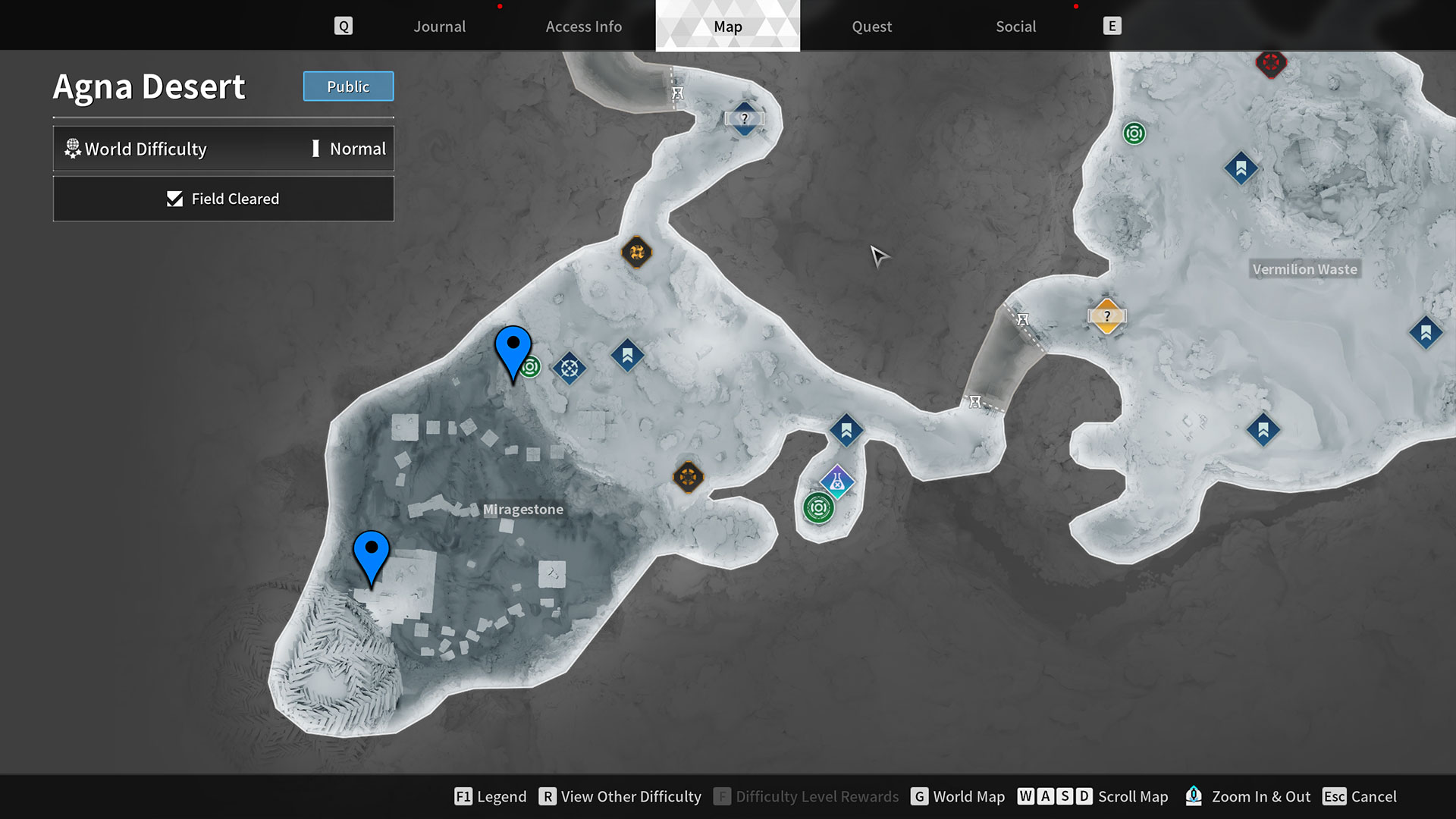
Task: Select the purple reactor flask icon on the small island
Action: click(836, 481)
